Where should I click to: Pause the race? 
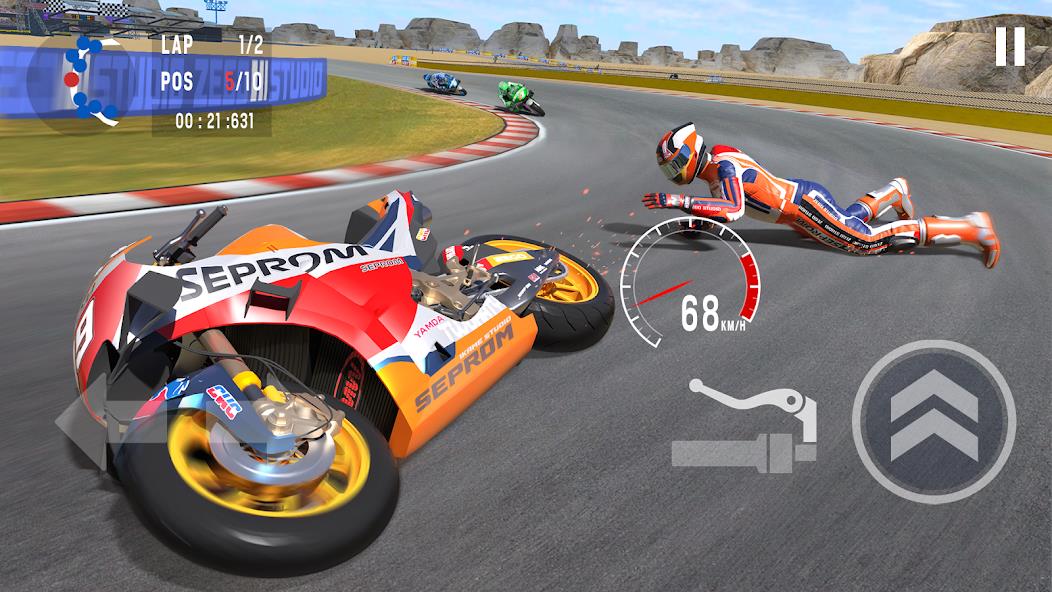(1009, 46)
